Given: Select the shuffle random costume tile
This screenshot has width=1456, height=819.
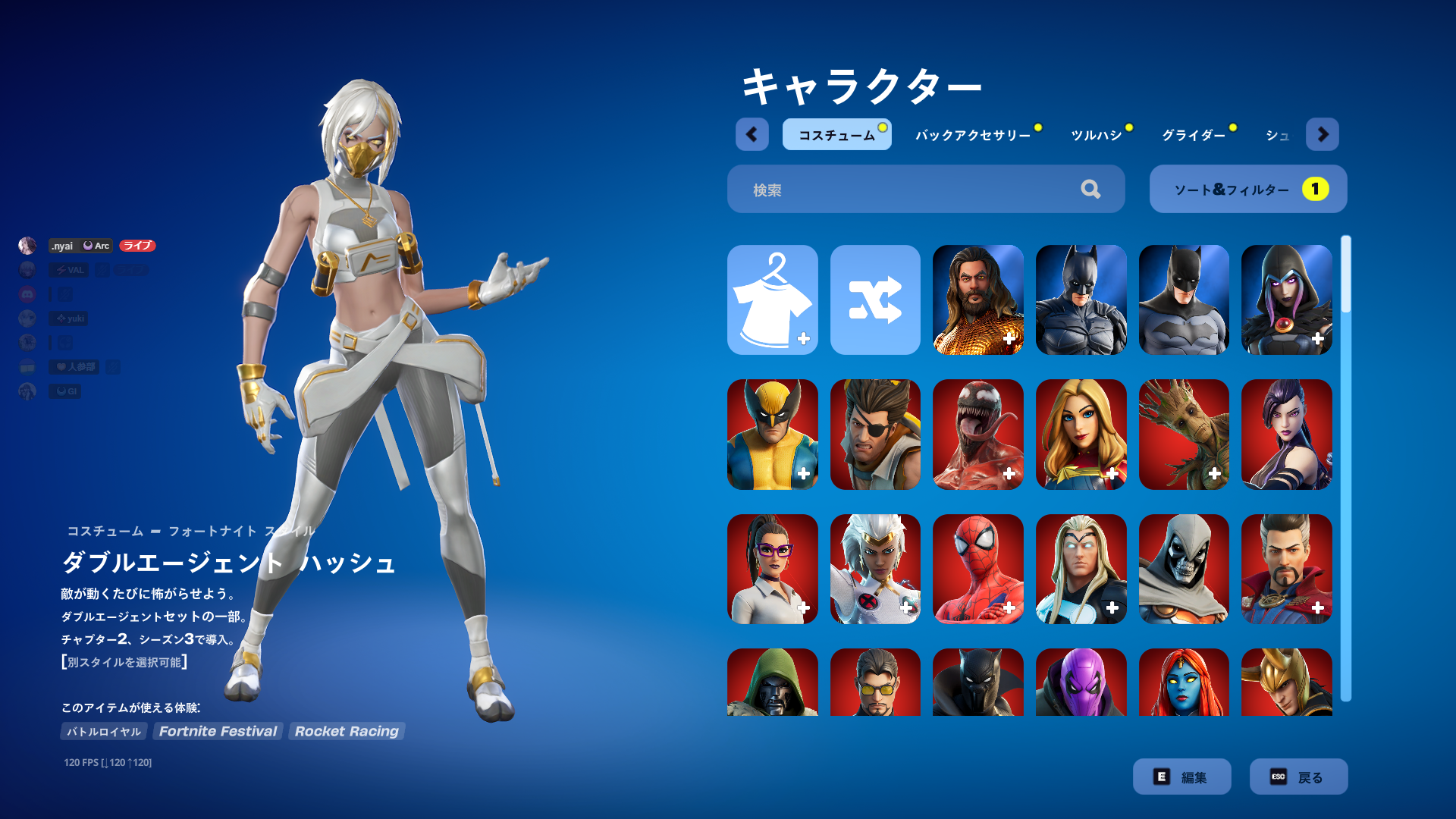Looking at the screenshot, I should click(x=875, y=300).
